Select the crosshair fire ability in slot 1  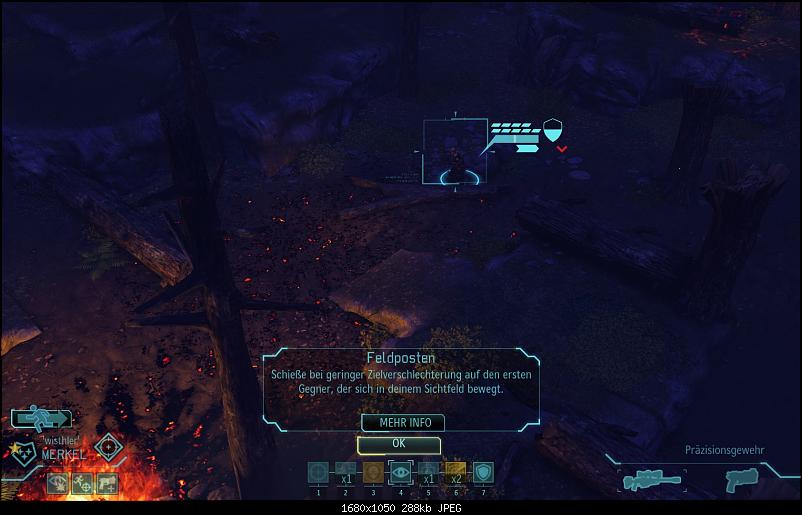[318, 473]
